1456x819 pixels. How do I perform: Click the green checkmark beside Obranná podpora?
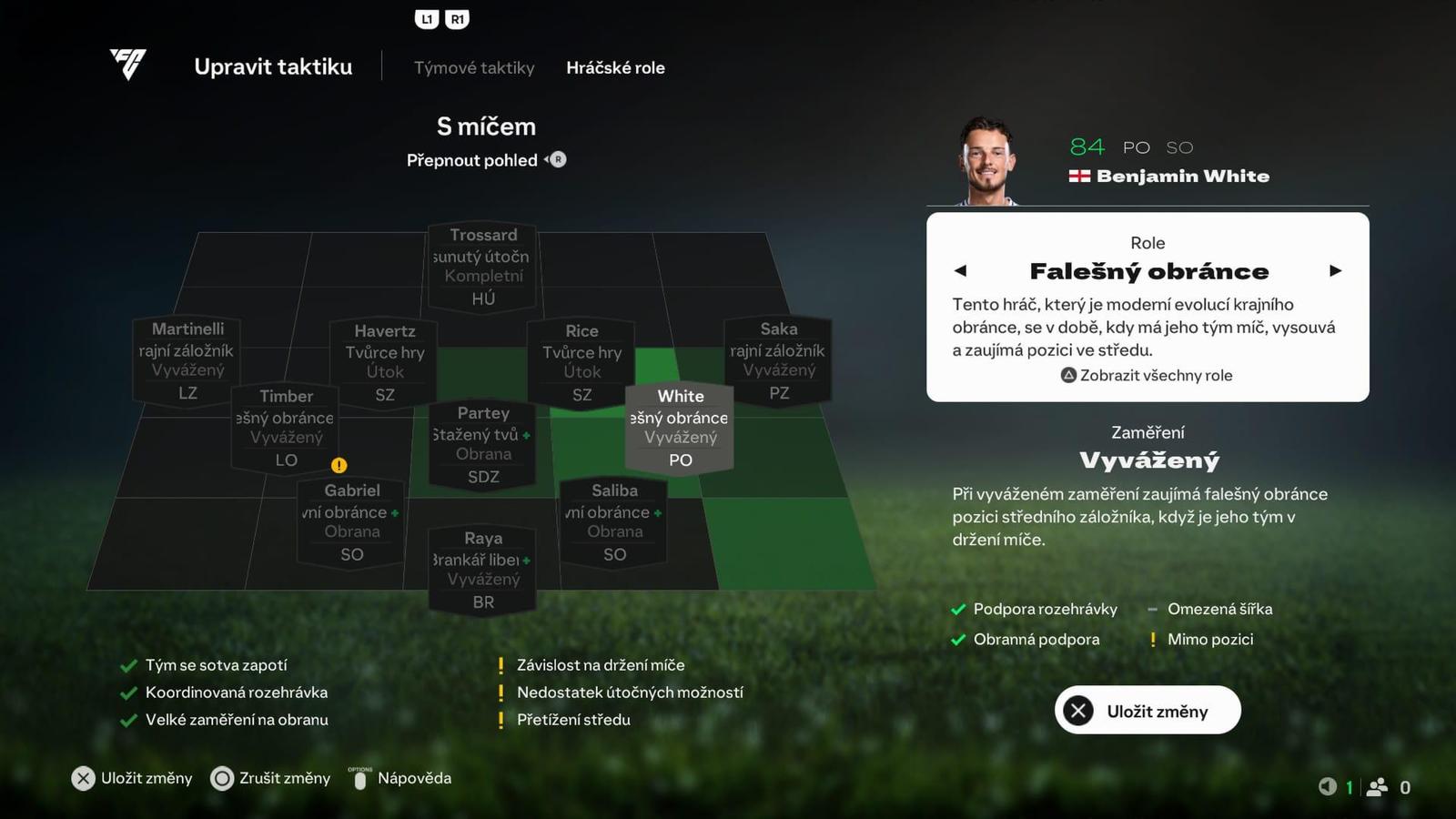click(957, 639)
